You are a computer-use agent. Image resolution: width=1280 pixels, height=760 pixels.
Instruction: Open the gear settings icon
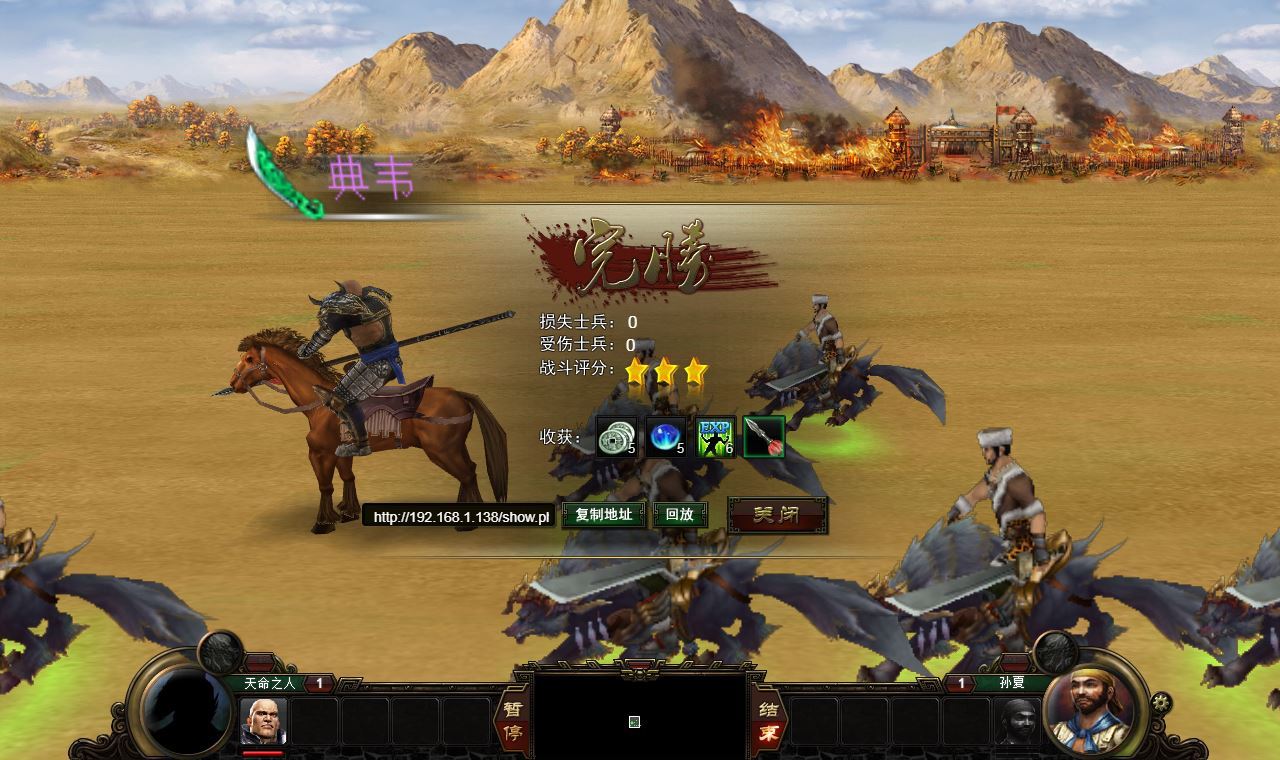[1161, 701]
